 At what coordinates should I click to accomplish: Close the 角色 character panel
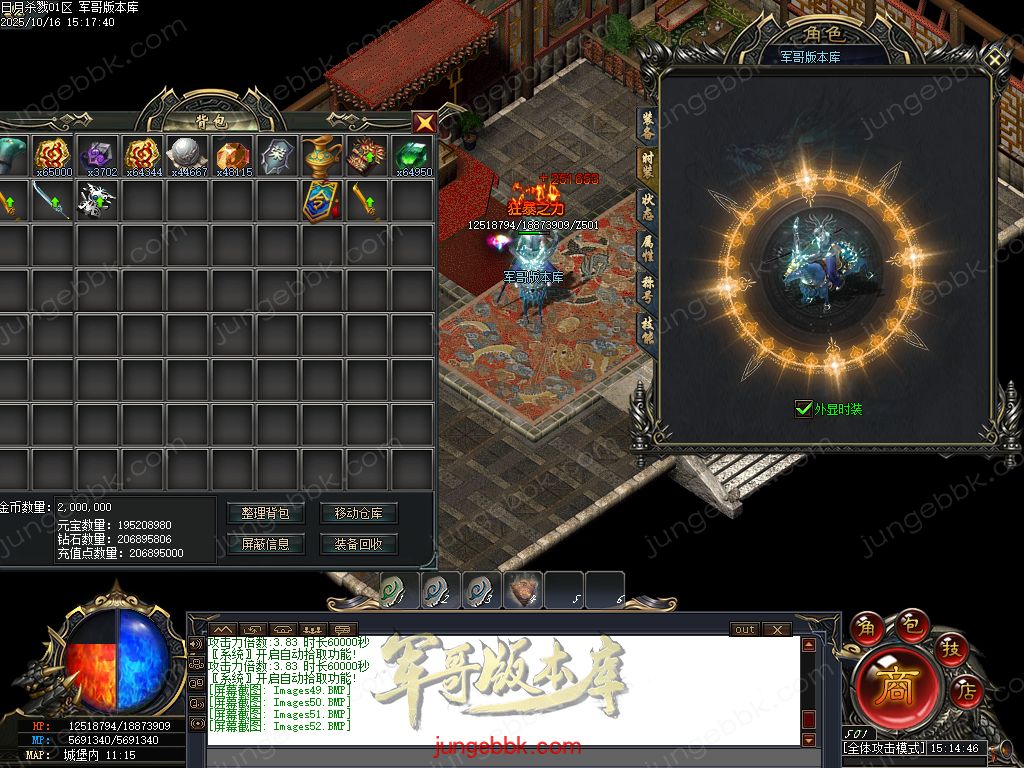(x=996, y=59)
